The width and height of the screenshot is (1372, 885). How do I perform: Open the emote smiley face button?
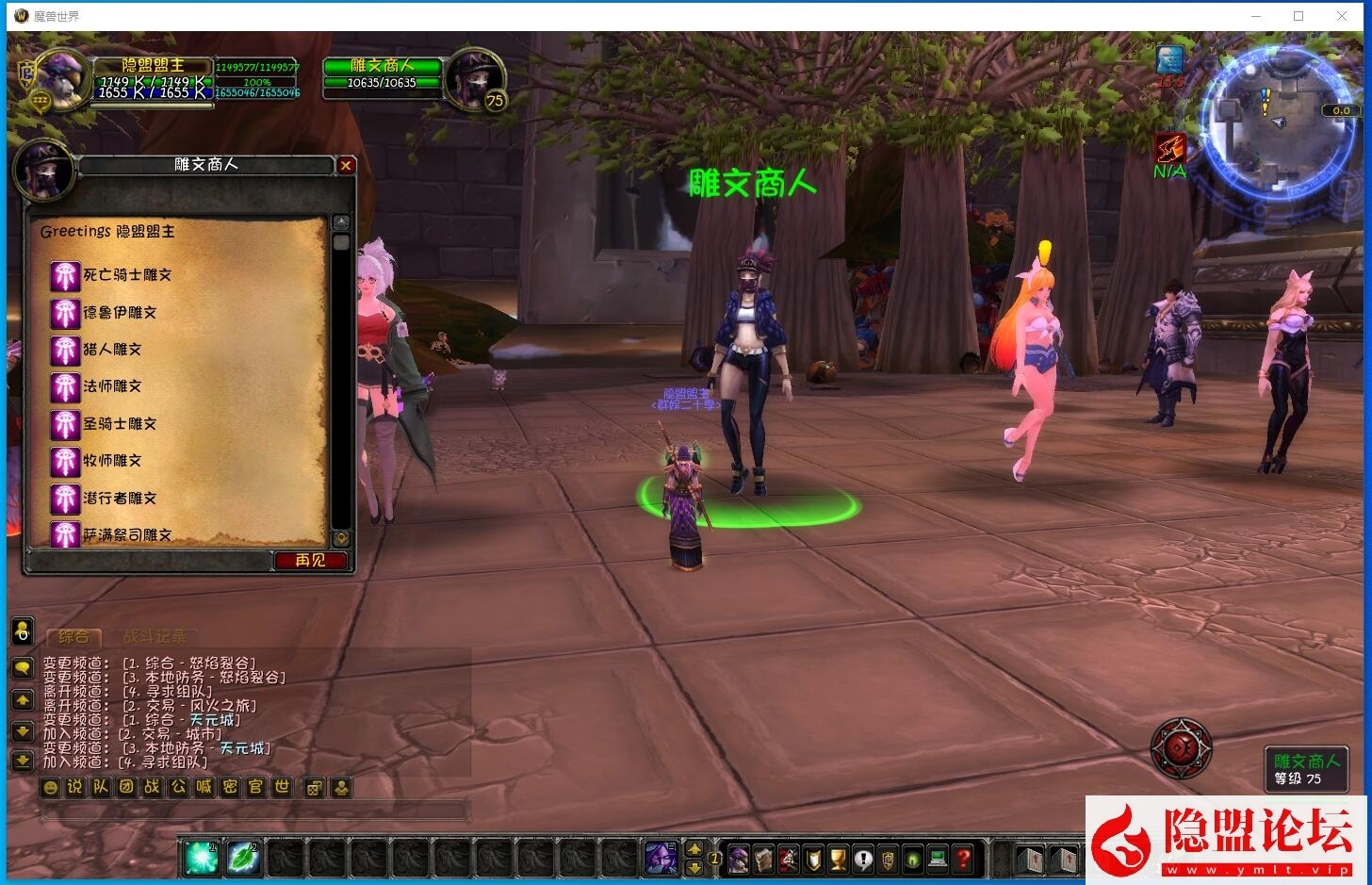[x=51, y=787]
